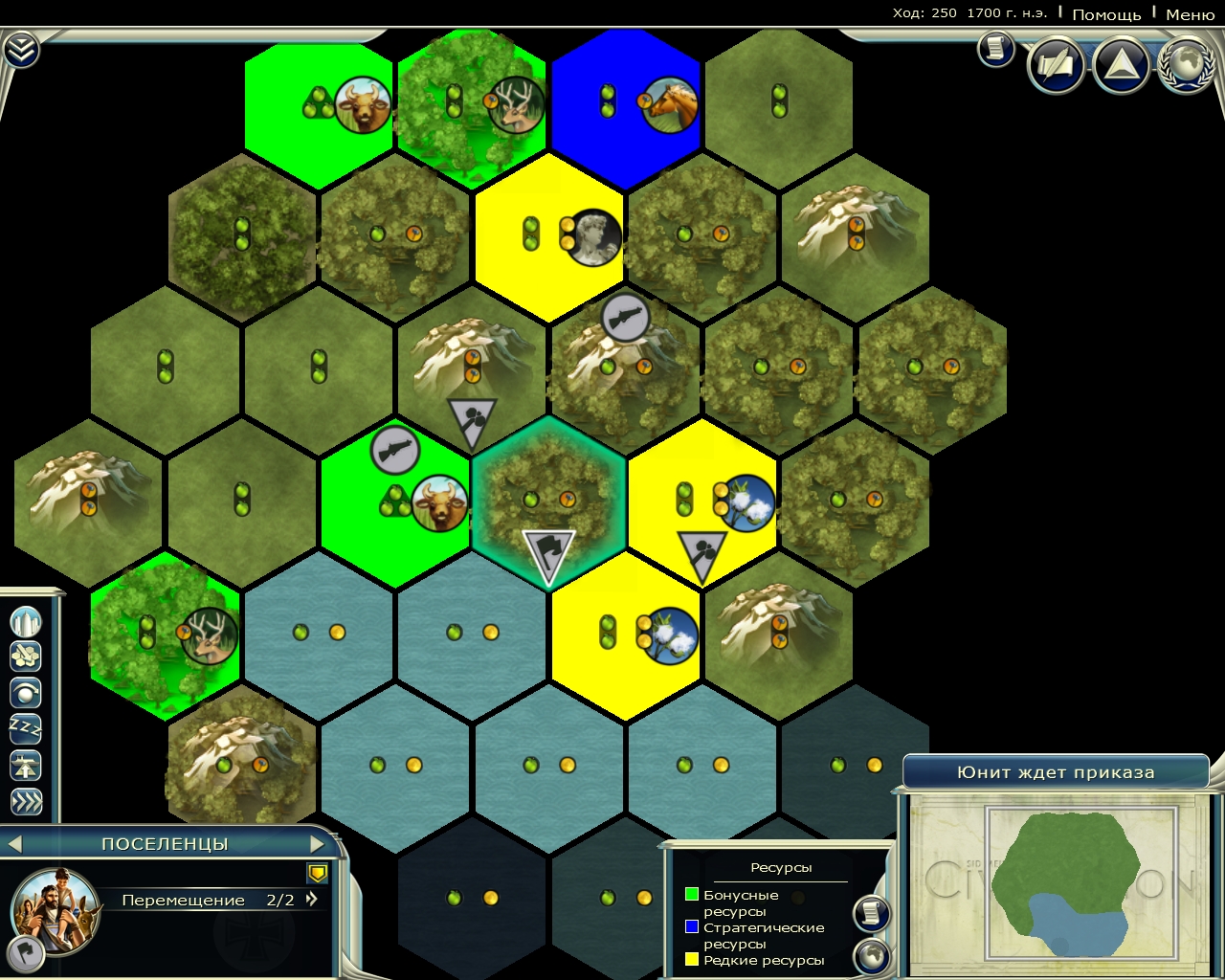Open the Military Overview triangle icon
1225x980 pixels.
tap(1120, 67)
